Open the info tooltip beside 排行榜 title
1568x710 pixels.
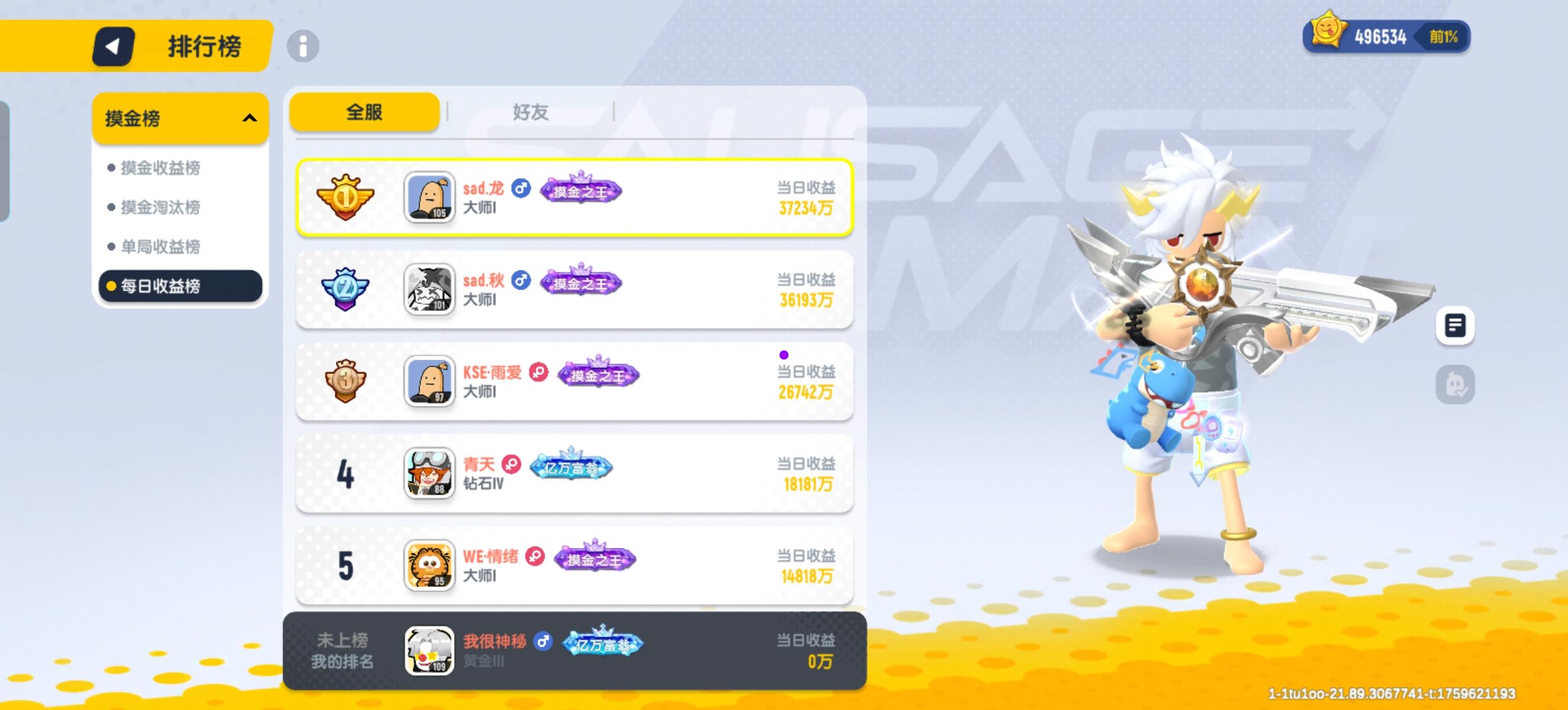[x=304, y=46]
